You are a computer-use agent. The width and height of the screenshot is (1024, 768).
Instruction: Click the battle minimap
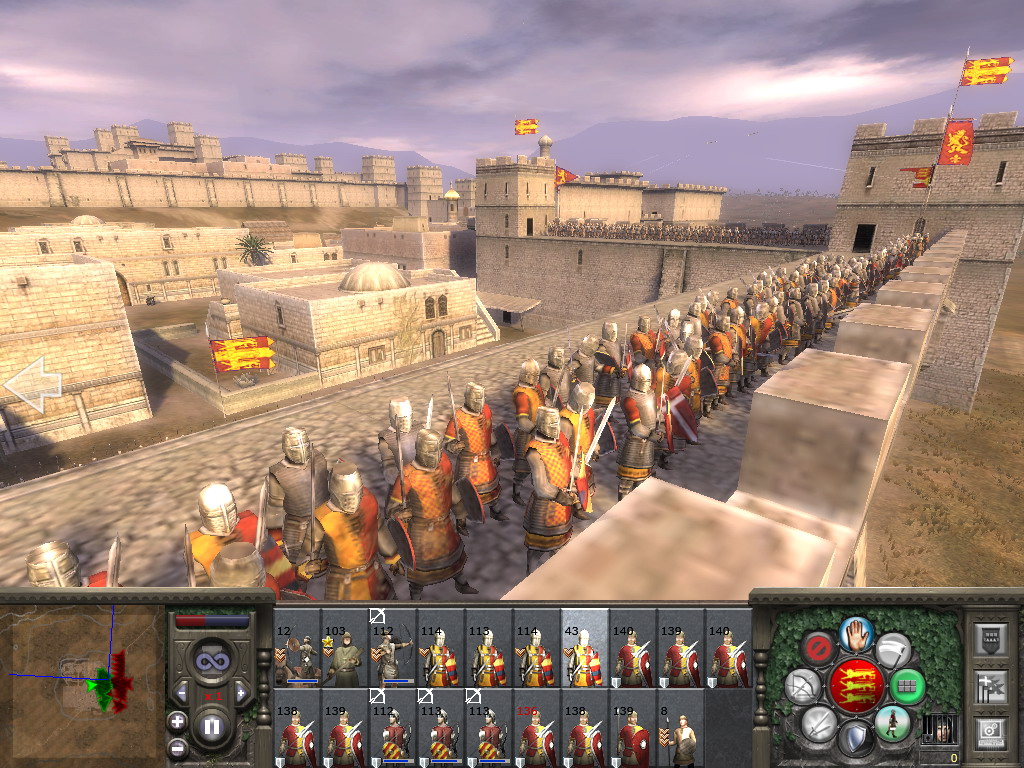84,682
